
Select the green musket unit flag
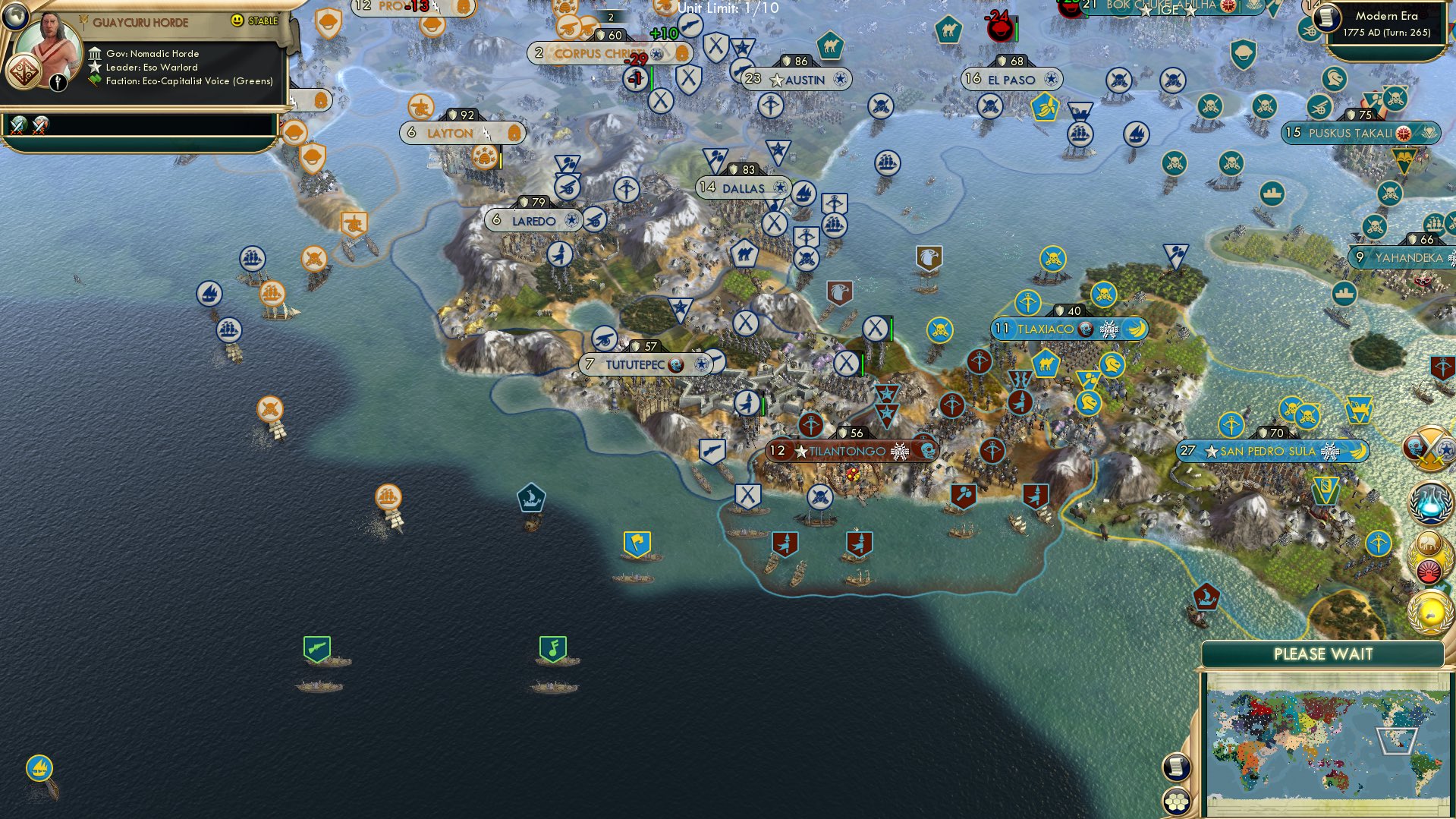pos(316,649)
